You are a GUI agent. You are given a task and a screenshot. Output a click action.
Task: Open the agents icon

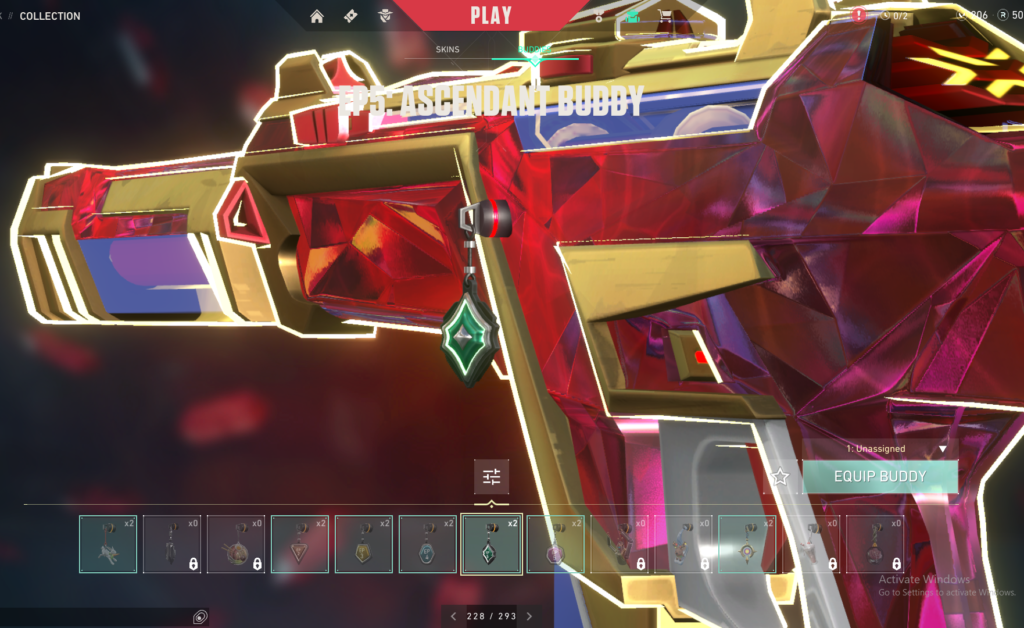tap(384, 16)
